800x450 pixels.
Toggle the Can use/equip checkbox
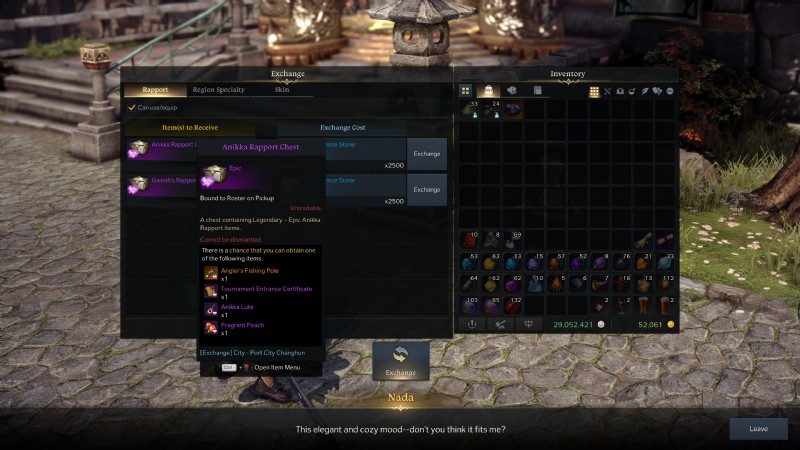coord(131,108)
